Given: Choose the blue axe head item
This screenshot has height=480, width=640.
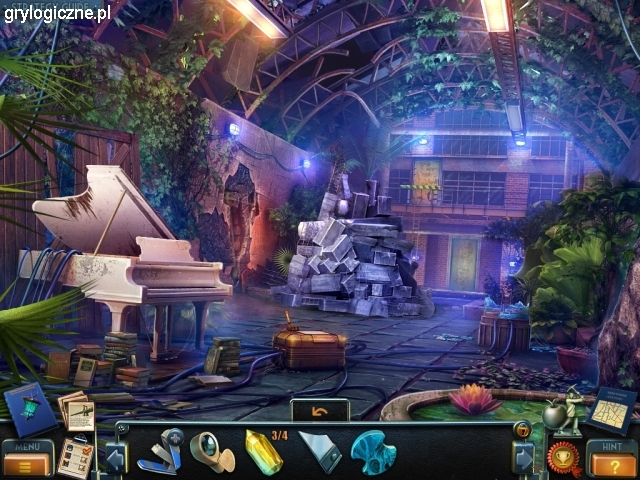Looking at the screenshot, I should click(x=373, y=452).
